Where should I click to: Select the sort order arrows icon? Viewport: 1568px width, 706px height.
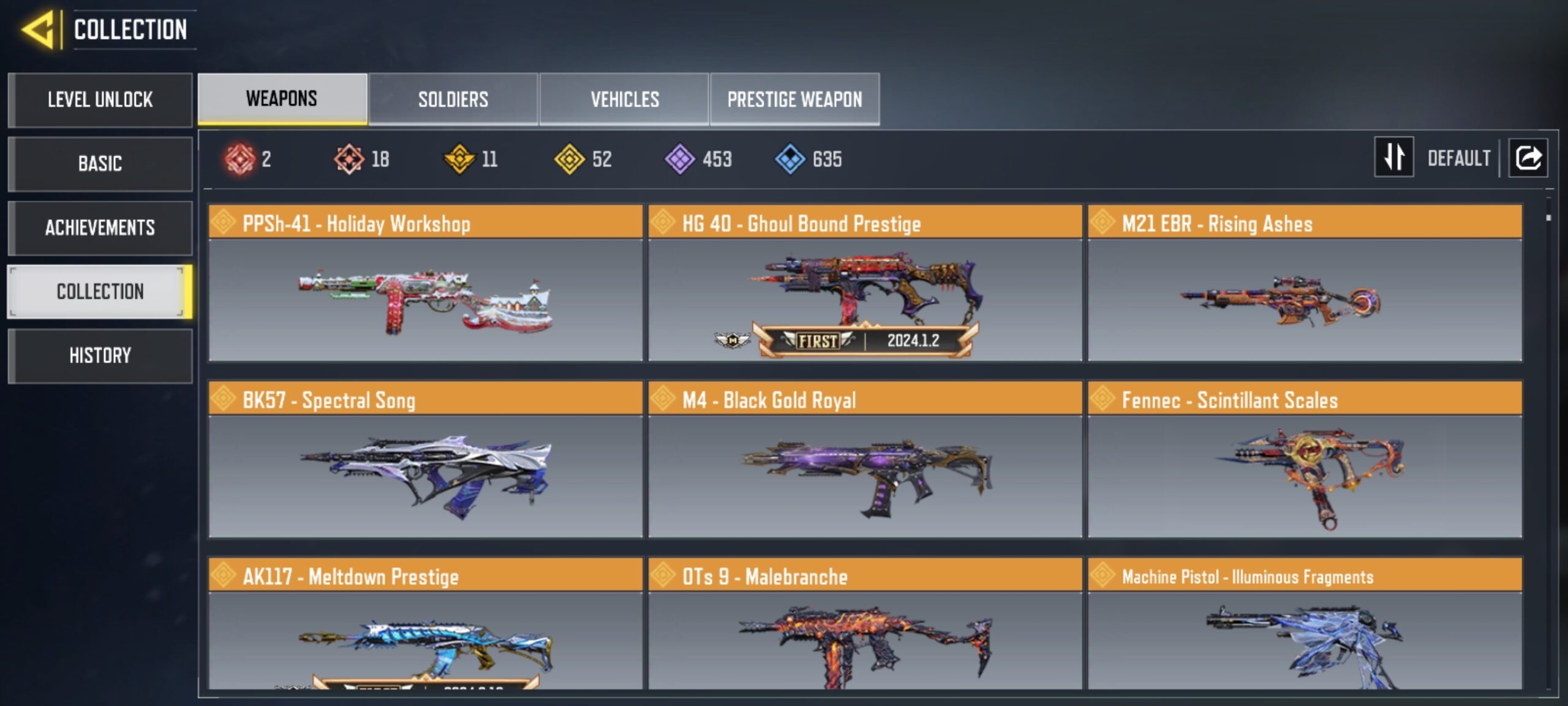1395,158
